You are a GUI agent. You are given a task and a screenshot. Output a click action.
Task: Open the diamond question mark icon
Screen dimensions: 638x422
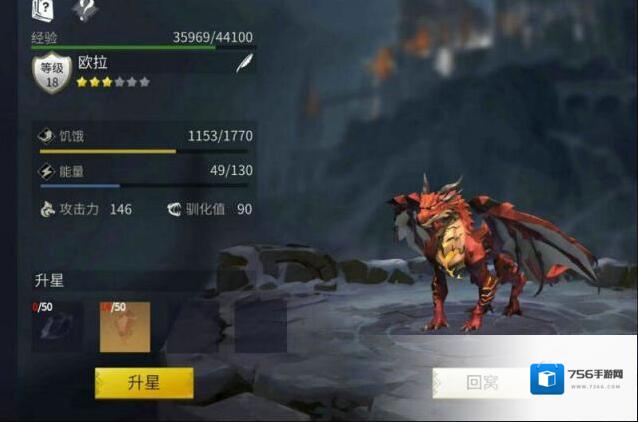click(x=84, y=10)
